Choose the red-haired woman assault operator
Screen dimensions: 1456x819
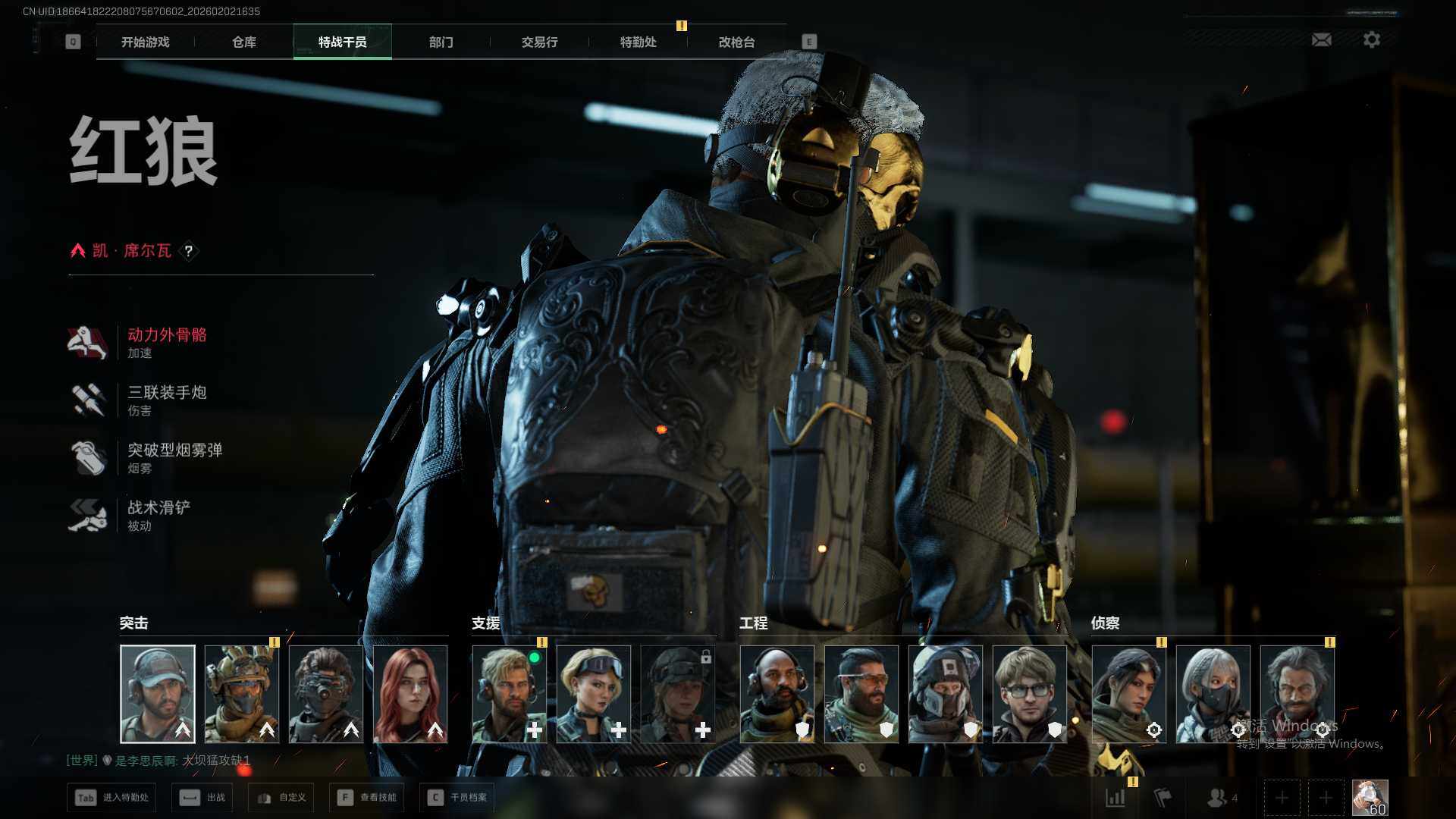pyautogui.click(x=410, y=694)
